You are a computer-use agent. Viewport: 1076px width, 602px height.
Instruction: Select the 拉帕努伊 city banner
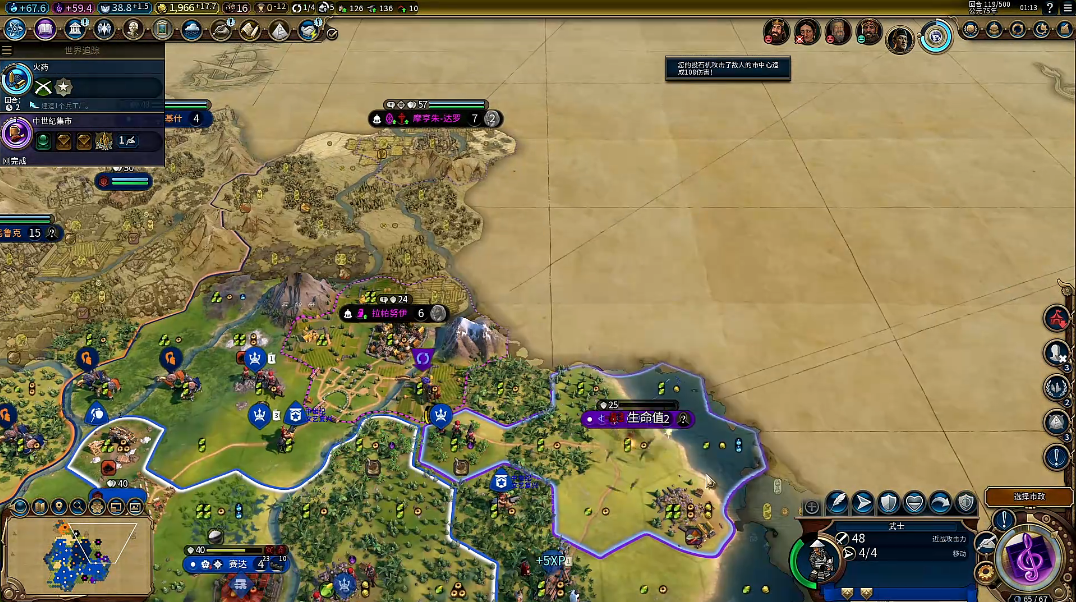pyautogui.click(x=390, y=313)
